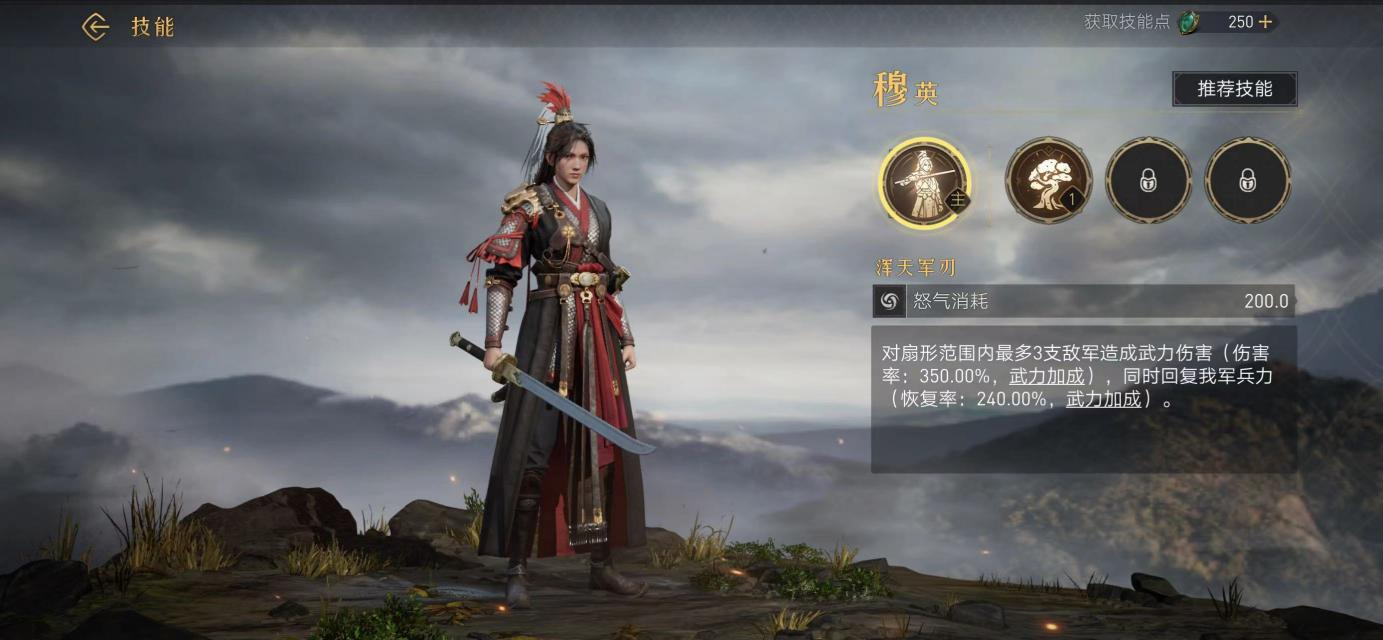Select the main swordsman skill icon
Image resolution: width=1383 pixels, height=640 pixels.
pos(924,182)
